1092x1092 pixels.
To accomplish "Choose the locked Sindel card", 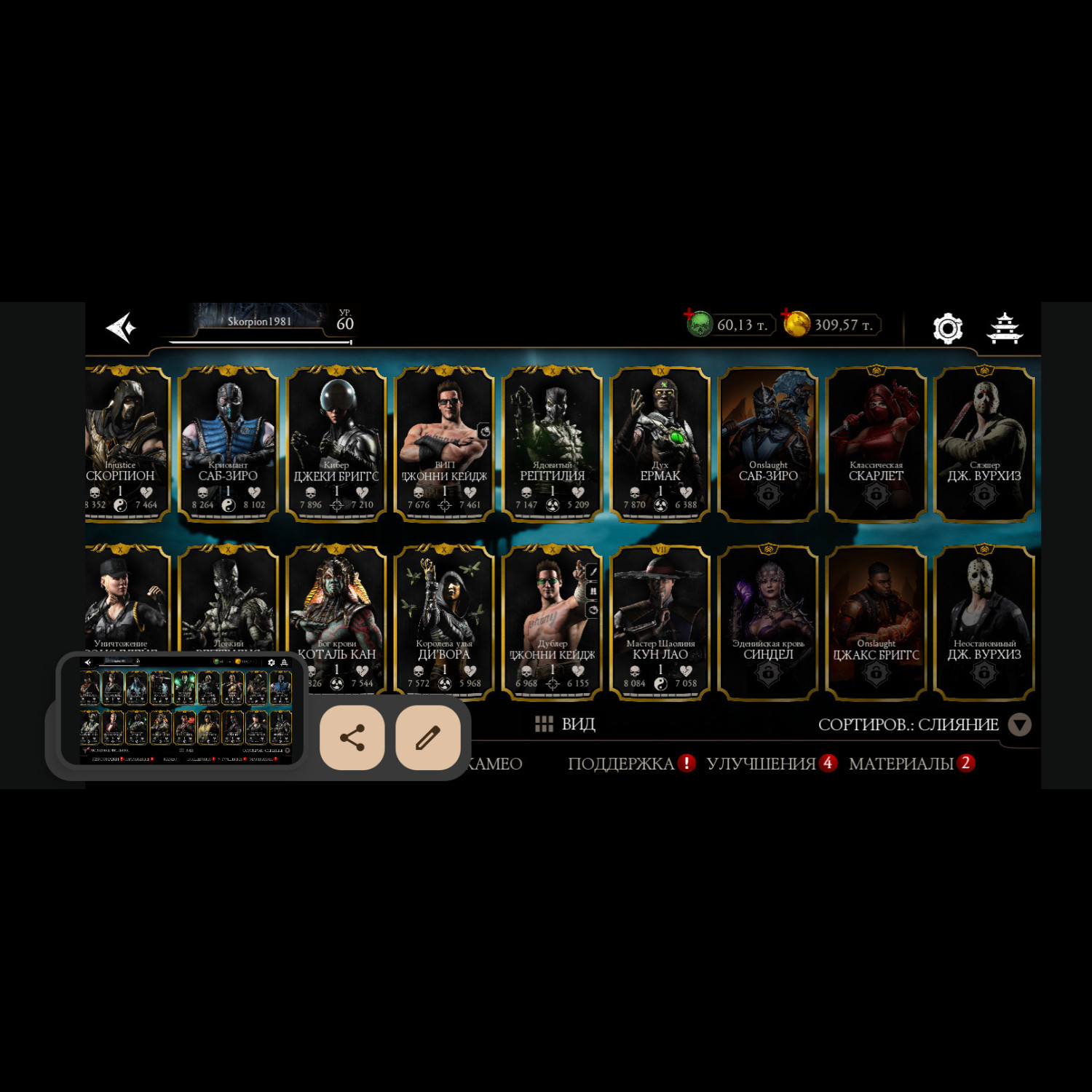I will point(768,622).
